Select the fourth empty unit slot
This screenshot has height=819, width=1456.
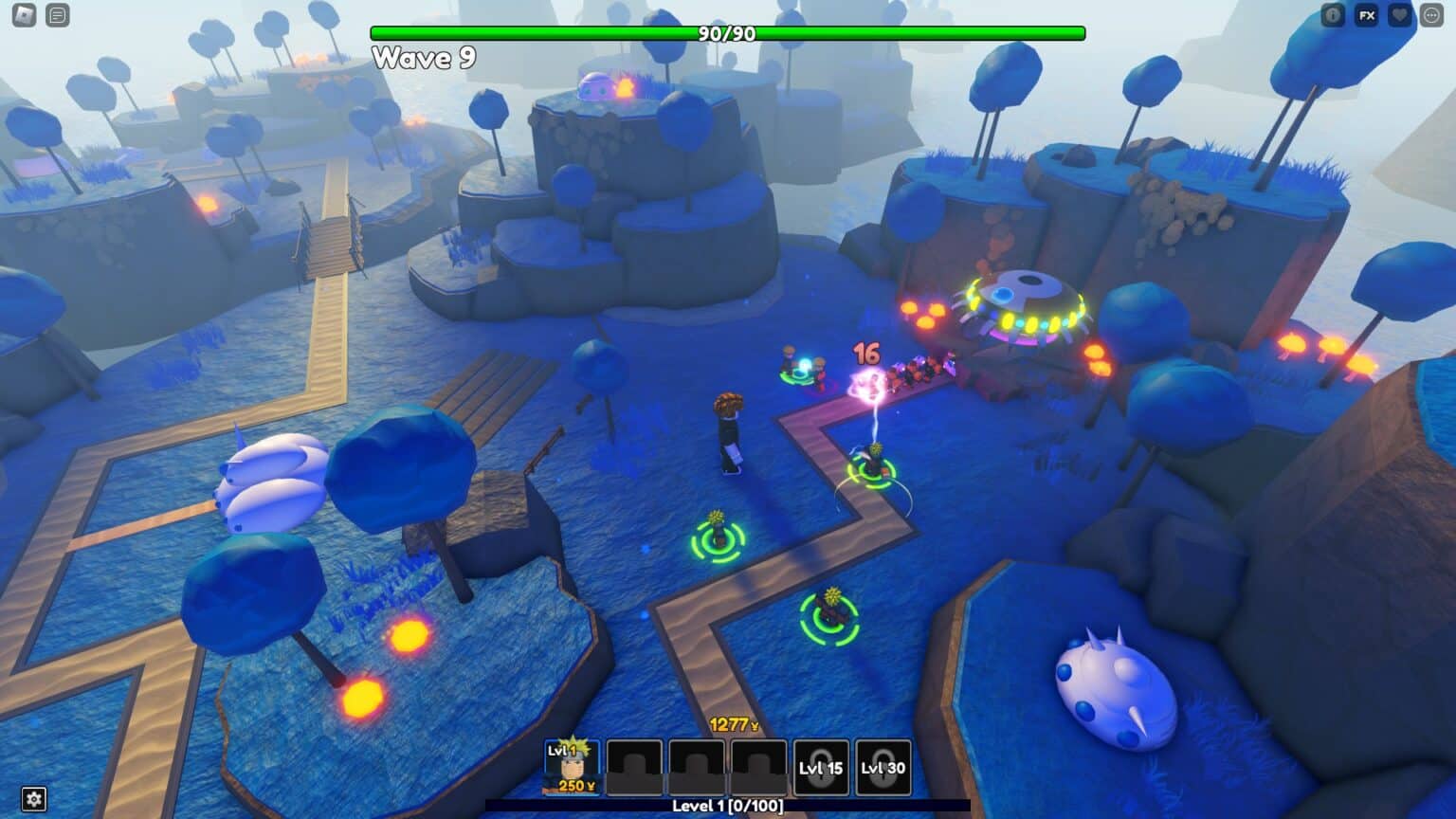pyautogui.click(x=759, y=766)
